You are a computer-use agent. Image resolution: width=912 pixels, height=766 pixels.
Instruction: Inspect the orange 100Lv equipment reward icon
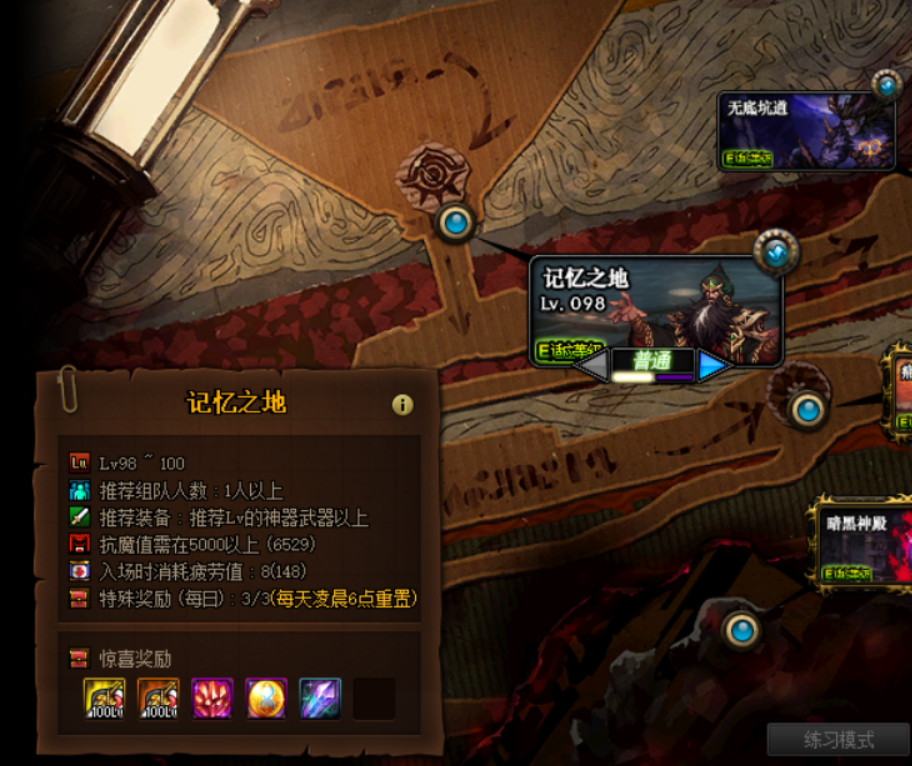tap(158, 698)
